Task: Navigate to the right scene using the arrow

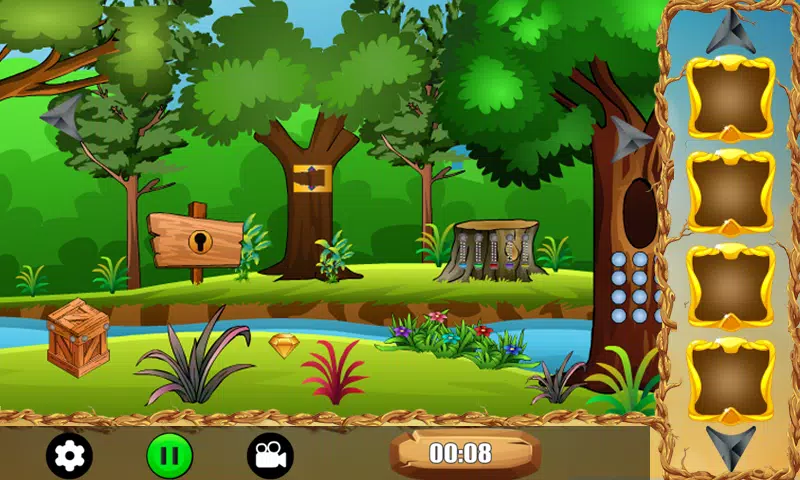Action: pyautogui.click(x=631, y=138)
